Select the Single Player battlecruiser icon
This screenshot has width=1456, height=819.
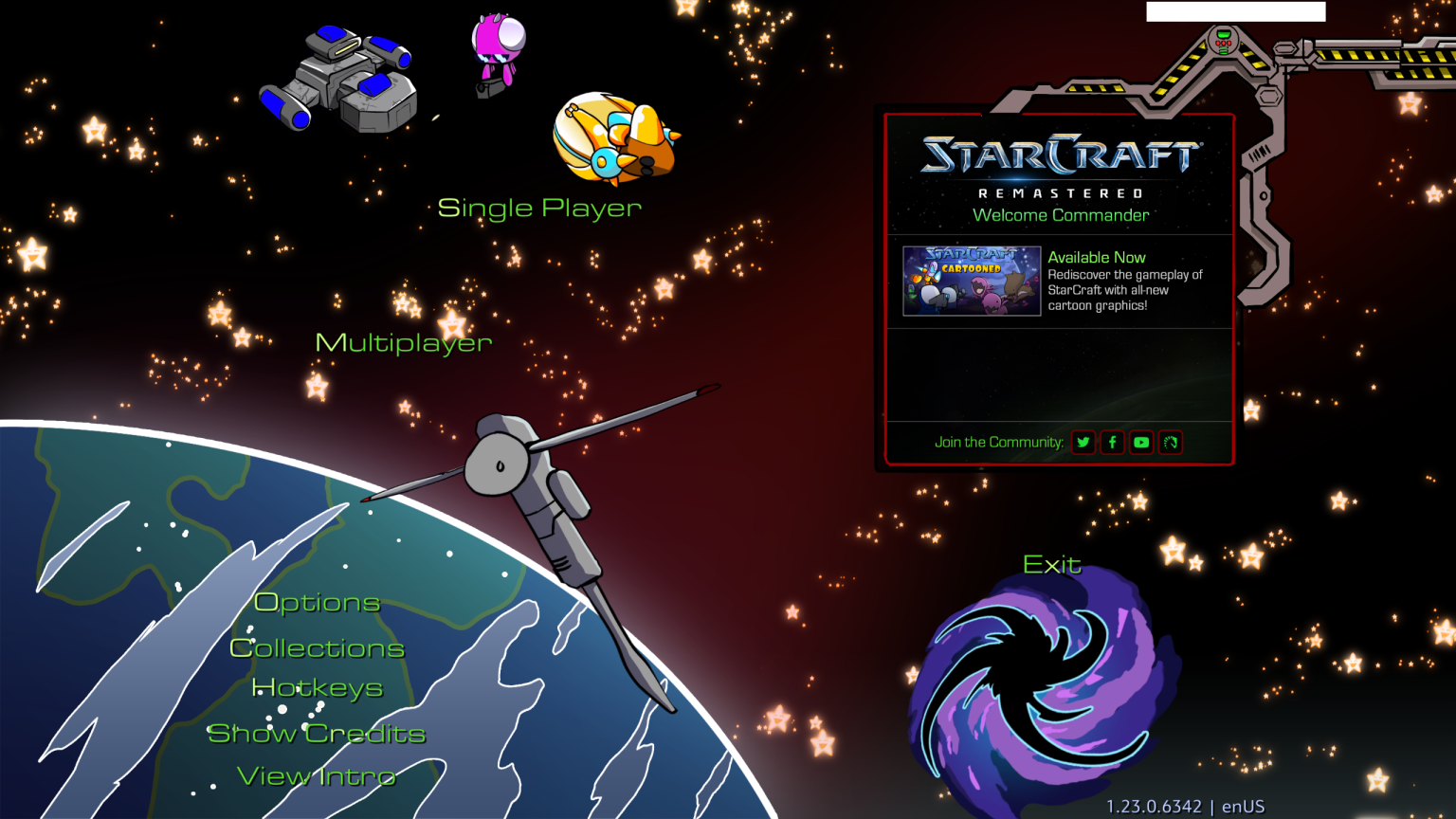click(x=341, y=81)
